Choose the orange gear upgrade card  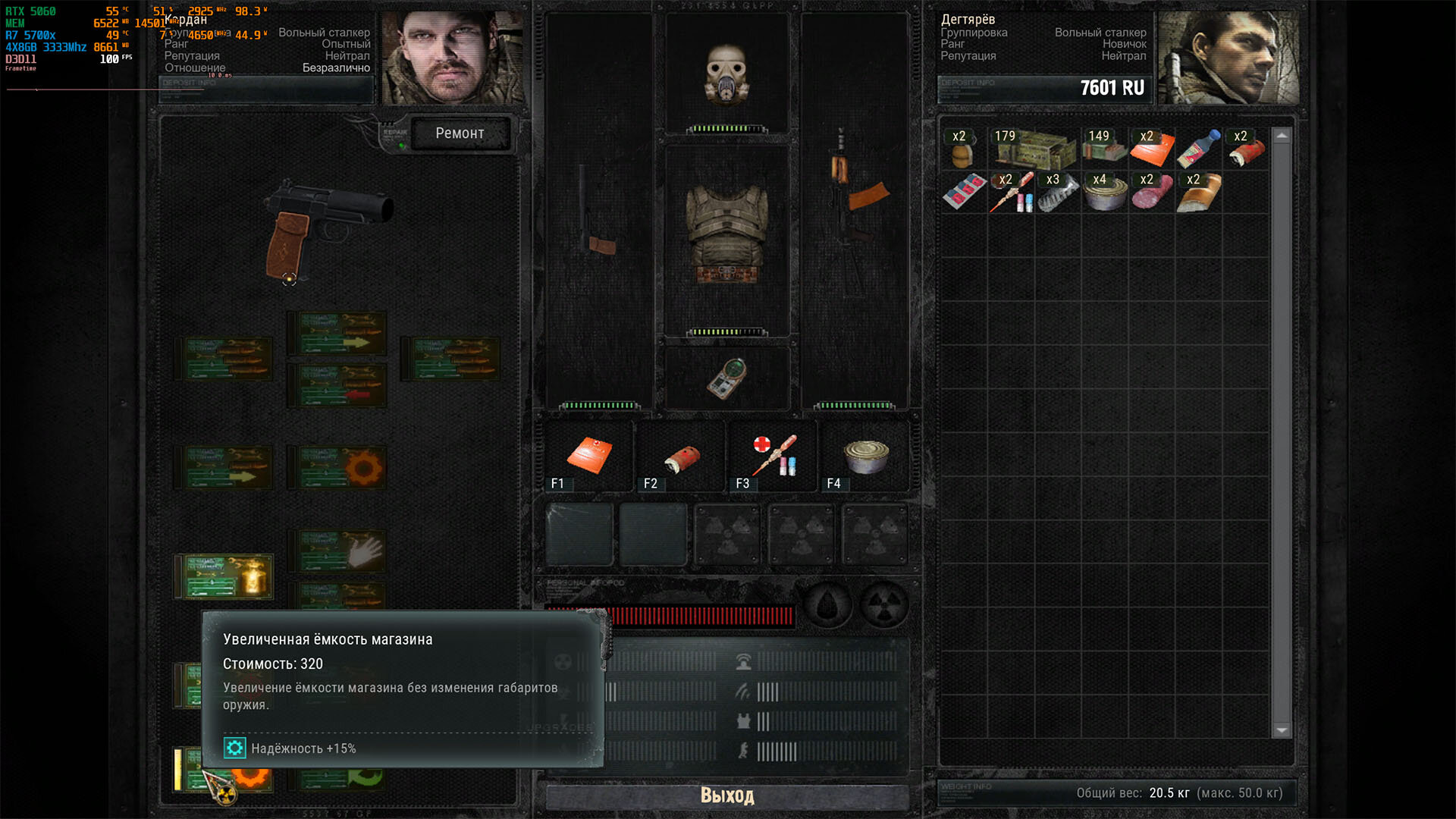click(338, 467)
